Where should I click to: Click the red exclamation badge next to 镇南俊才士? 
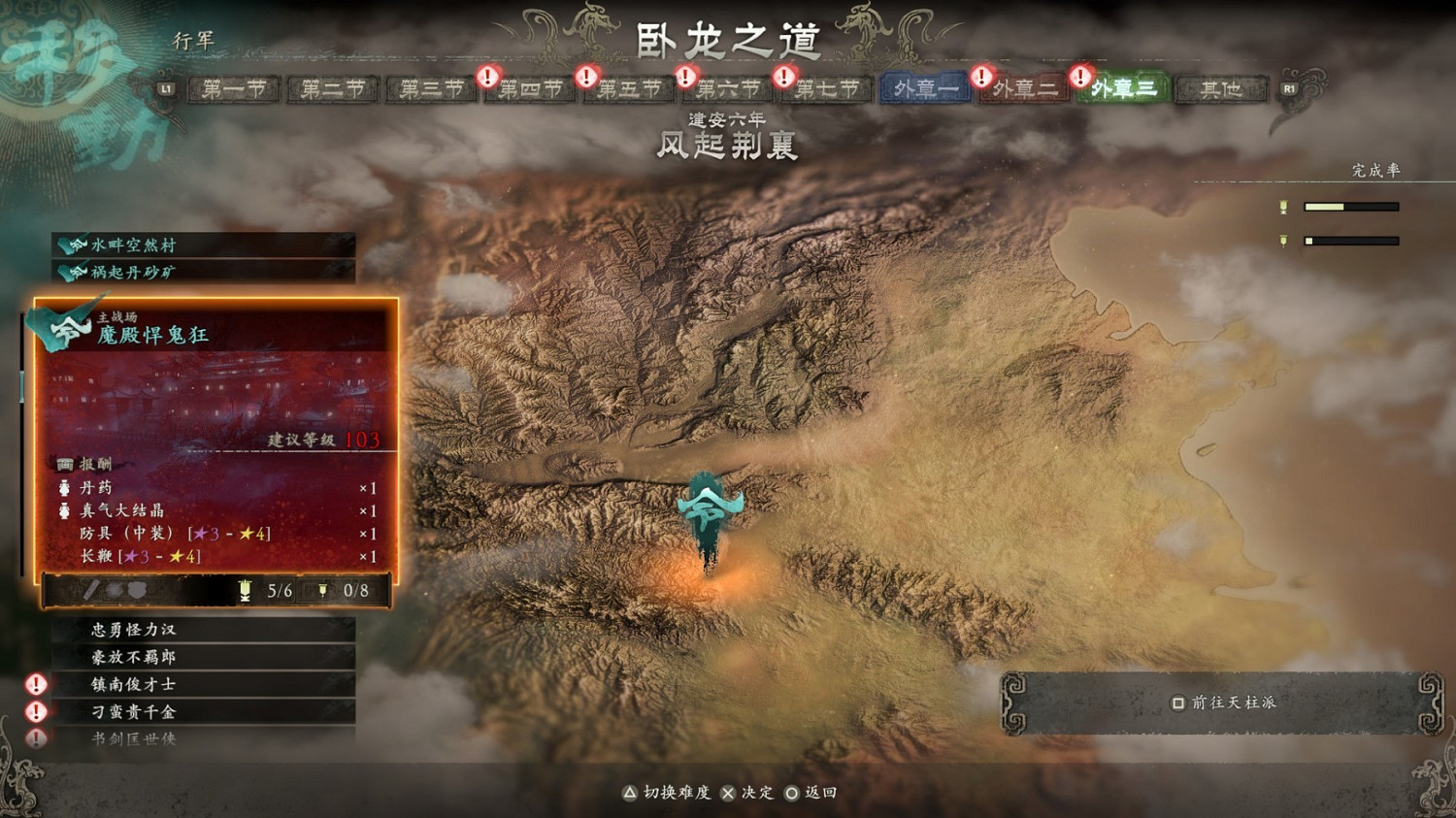coord(35,684)
